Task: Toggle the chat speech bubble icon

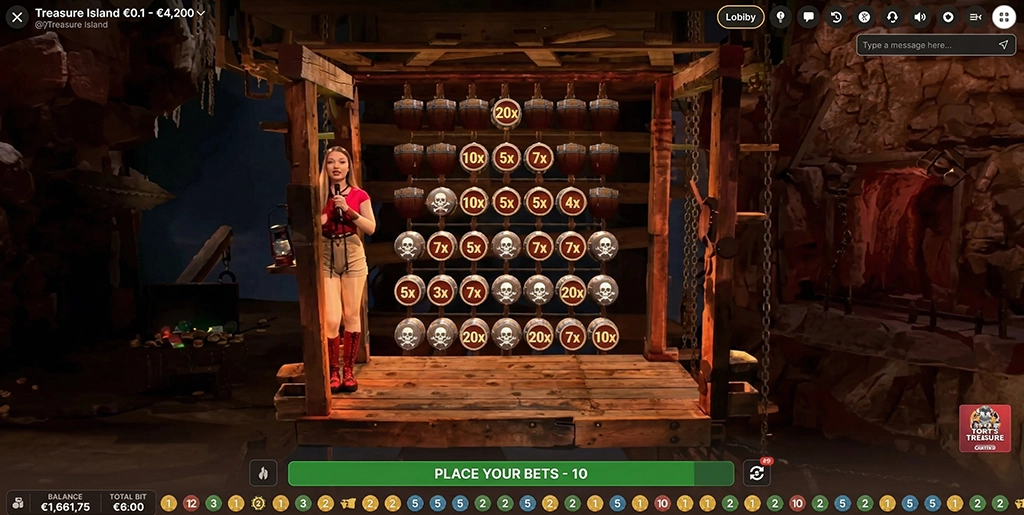Action: point(808,17)
